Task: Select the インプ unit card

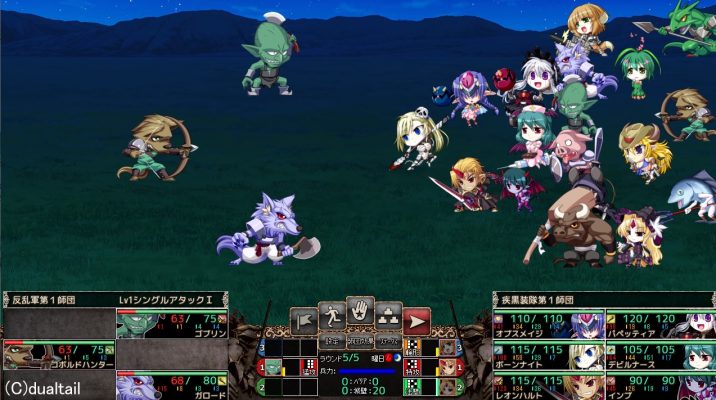Action: coord(657,385)
